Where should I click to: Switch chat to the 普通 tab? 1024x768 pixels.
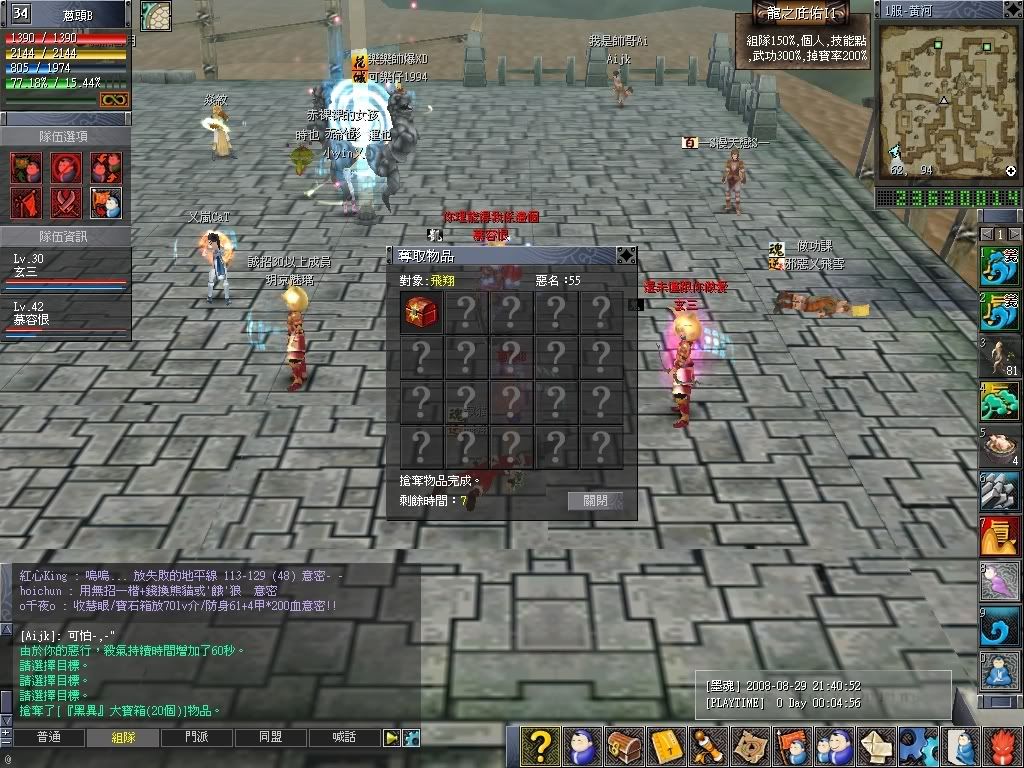tap(48, 738)
